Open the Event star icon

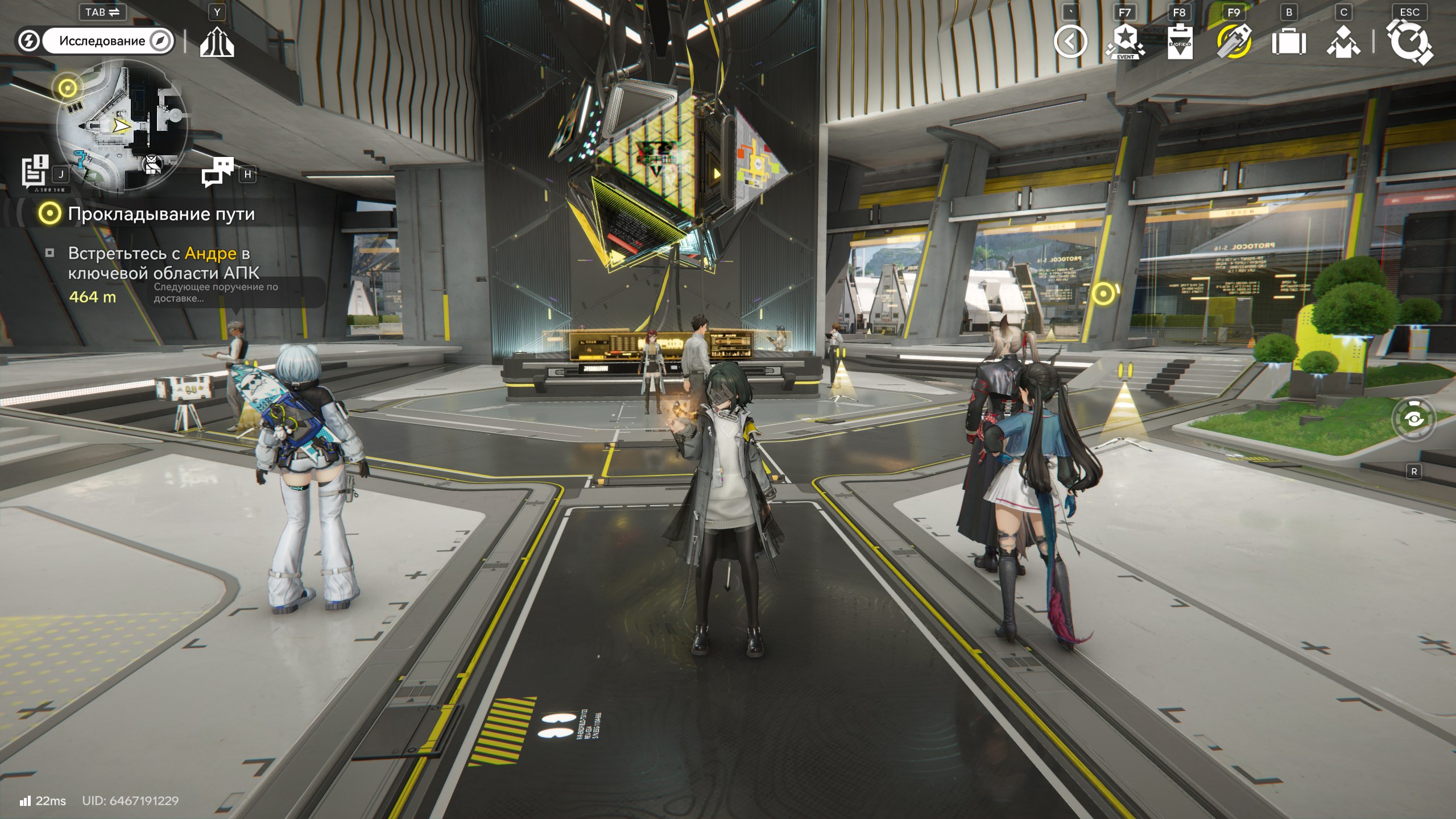click(1124, 42)
